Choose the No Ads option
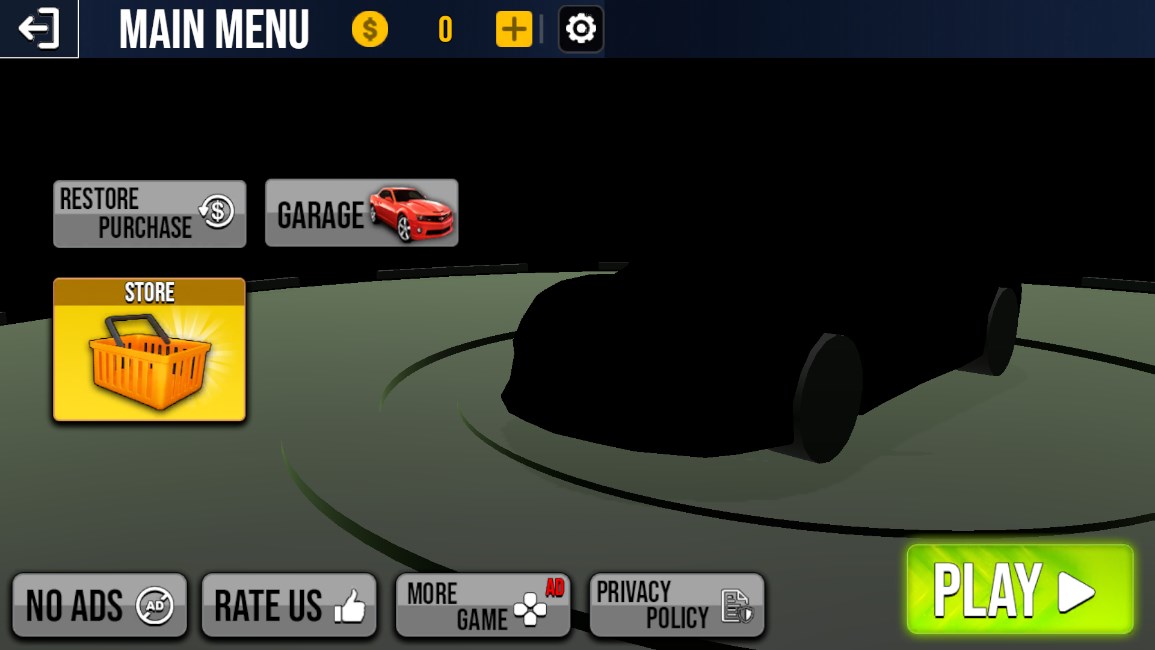This screenshot has height=650, width=1155. (x=99, y=605)
